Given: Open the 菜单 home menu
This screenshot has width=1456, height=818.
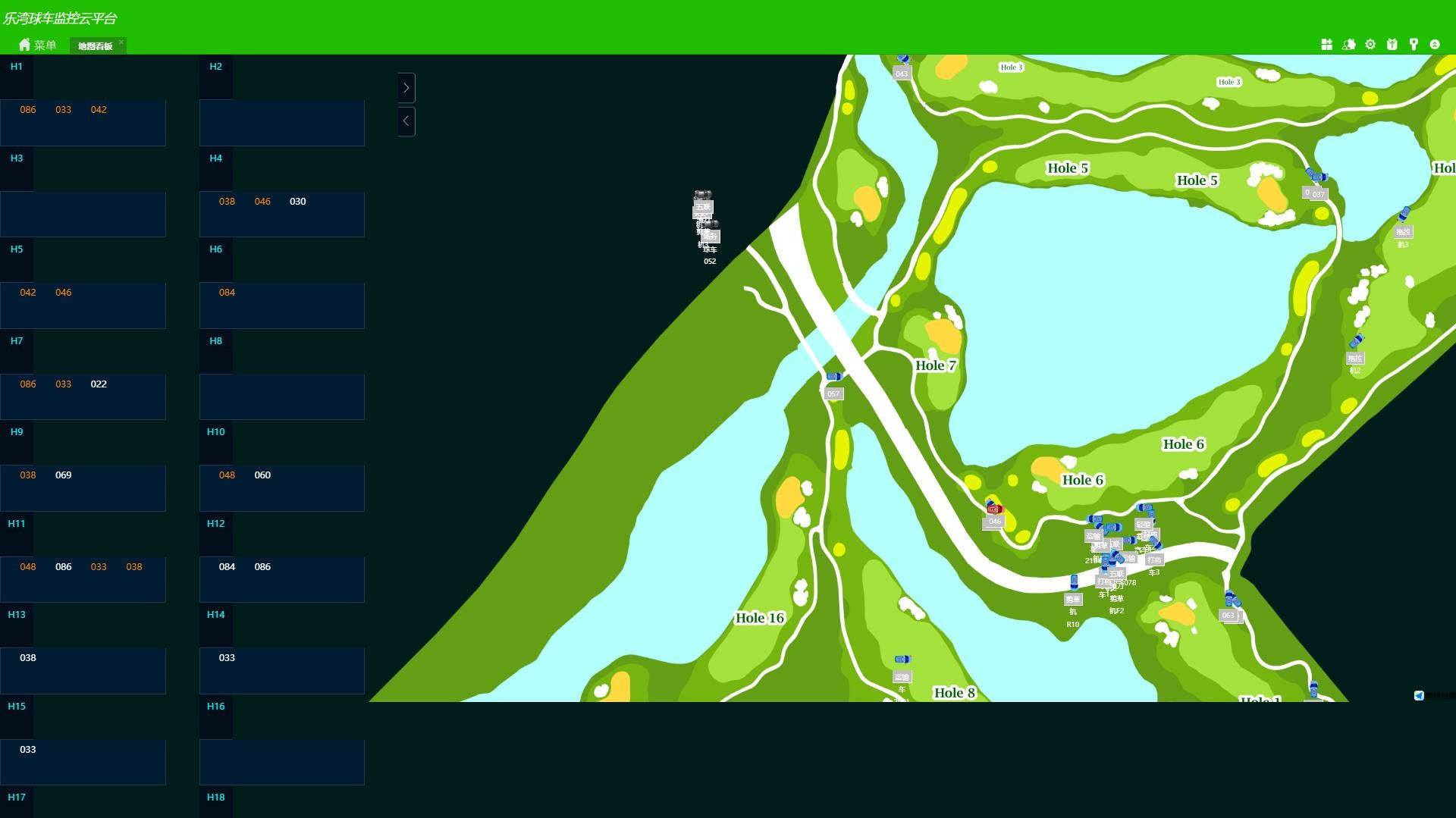Looking at the screenshot, I should pos(37,45).
